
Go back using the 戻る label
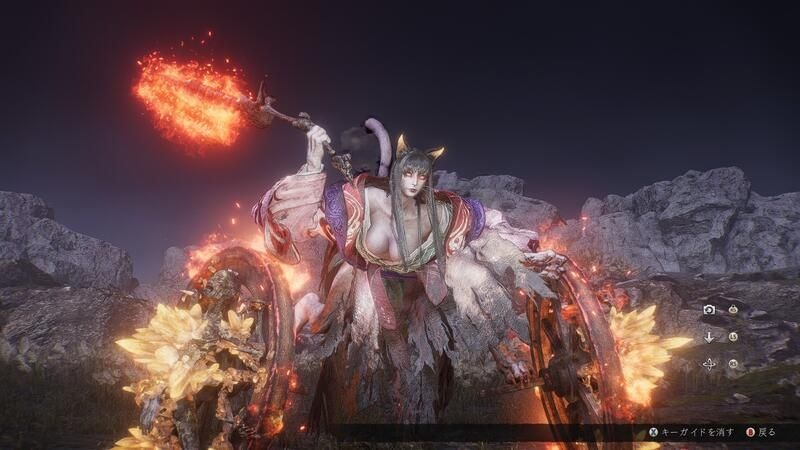[x=766, y=432]
